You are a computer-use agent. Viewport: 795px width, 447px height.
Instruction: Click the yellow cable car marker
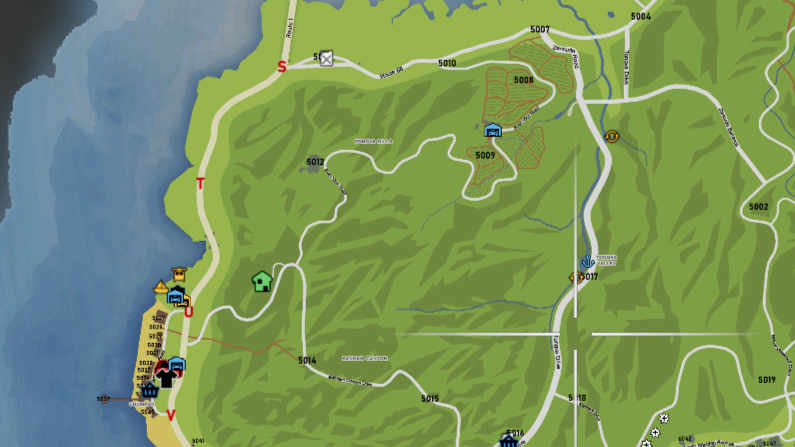pos(180,271)
